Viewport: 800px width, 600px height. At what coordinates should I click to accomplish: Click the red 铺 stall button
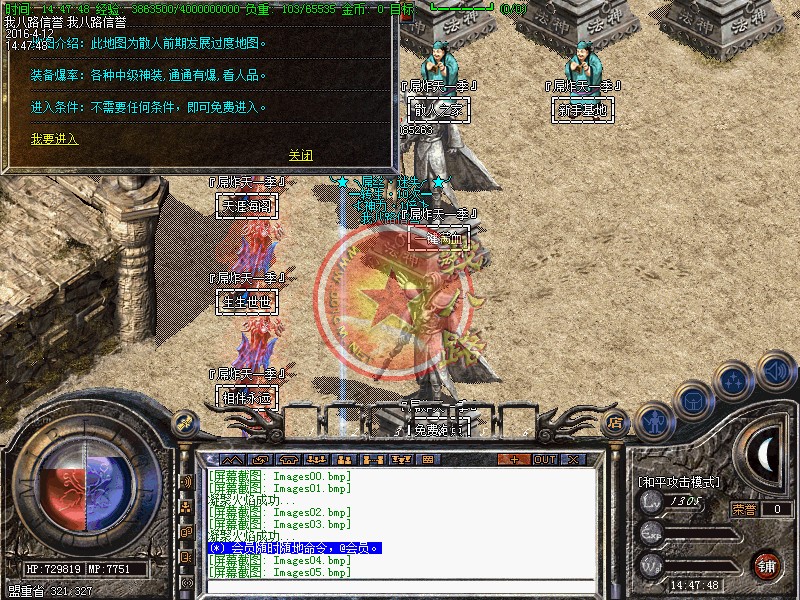[767, 565]
